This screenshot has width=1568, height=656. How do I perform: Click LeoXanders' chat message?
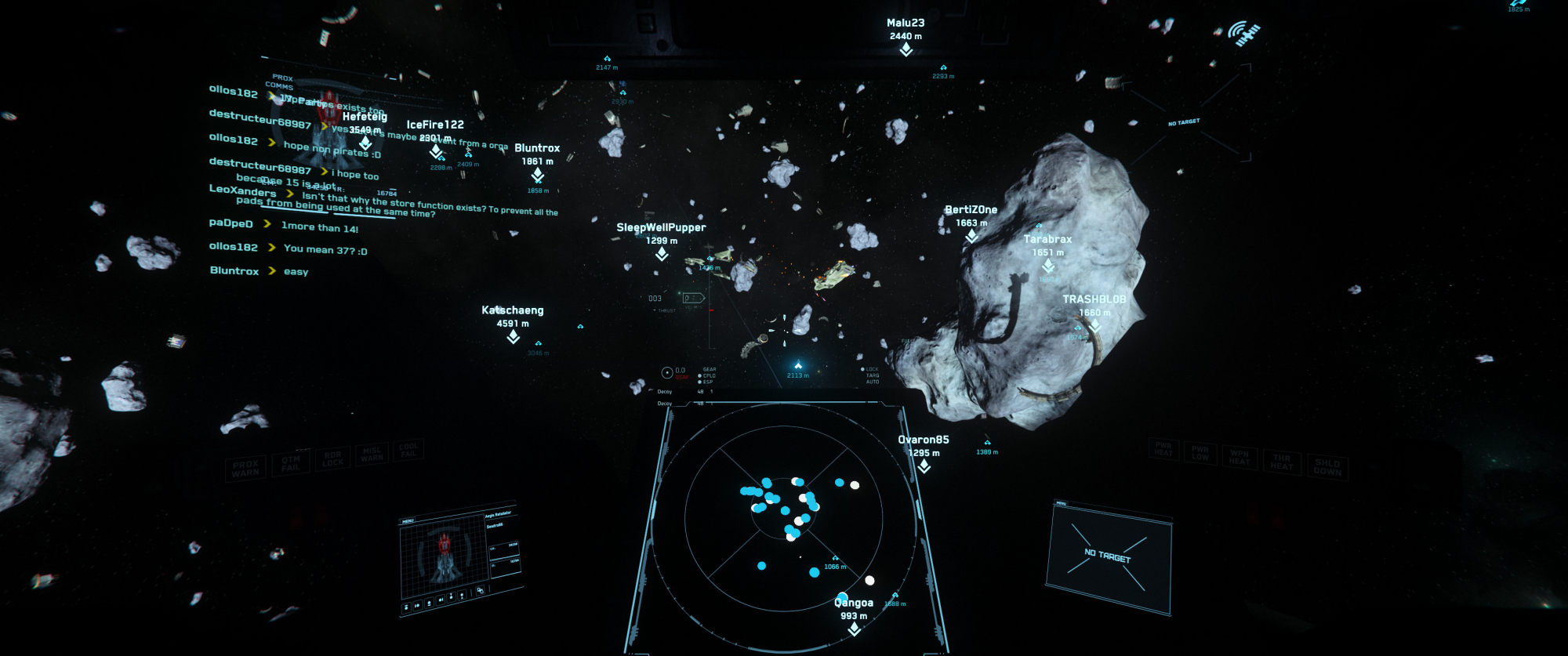[392, 204]
